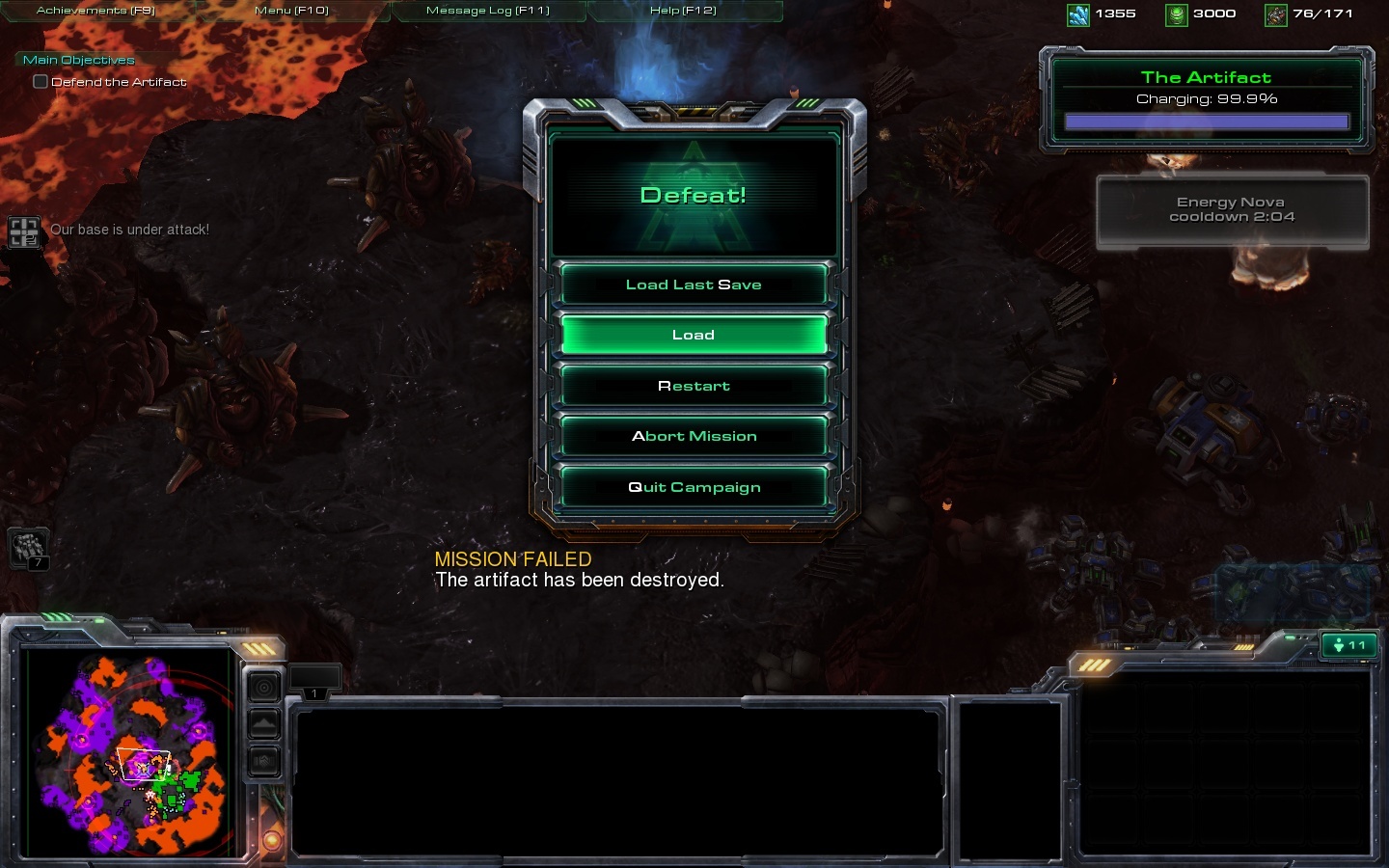Select the army group icon numbered 7
The height and width of the screenshot is (868, 1389).
tap(28, 549)
